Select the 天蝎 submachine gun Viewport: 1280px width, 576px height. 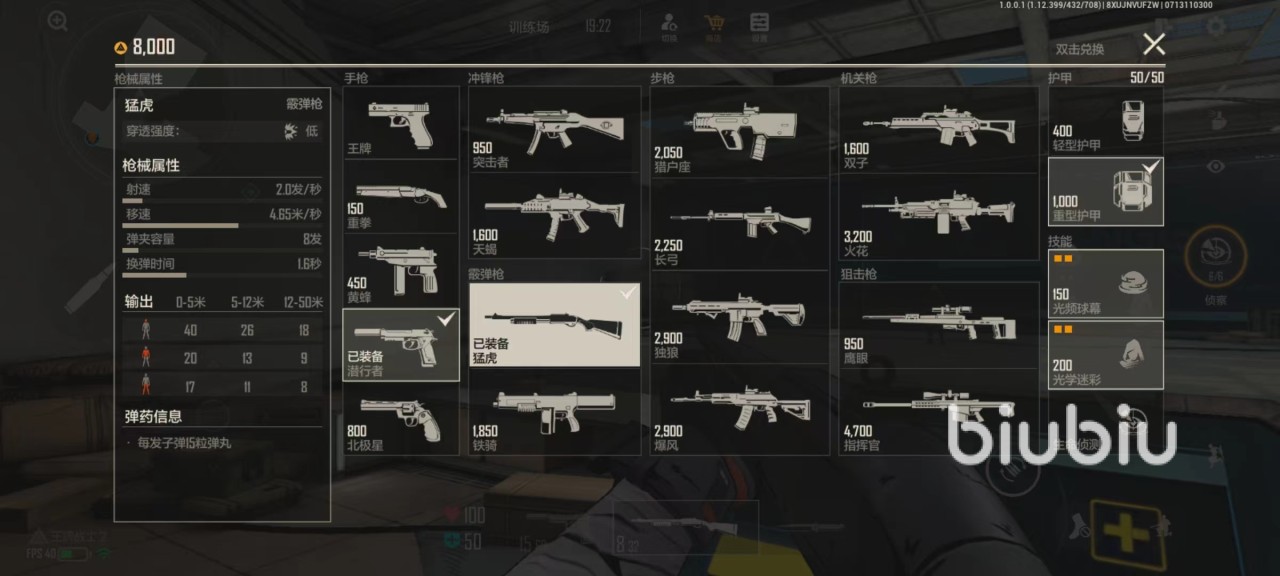(554, 216)
